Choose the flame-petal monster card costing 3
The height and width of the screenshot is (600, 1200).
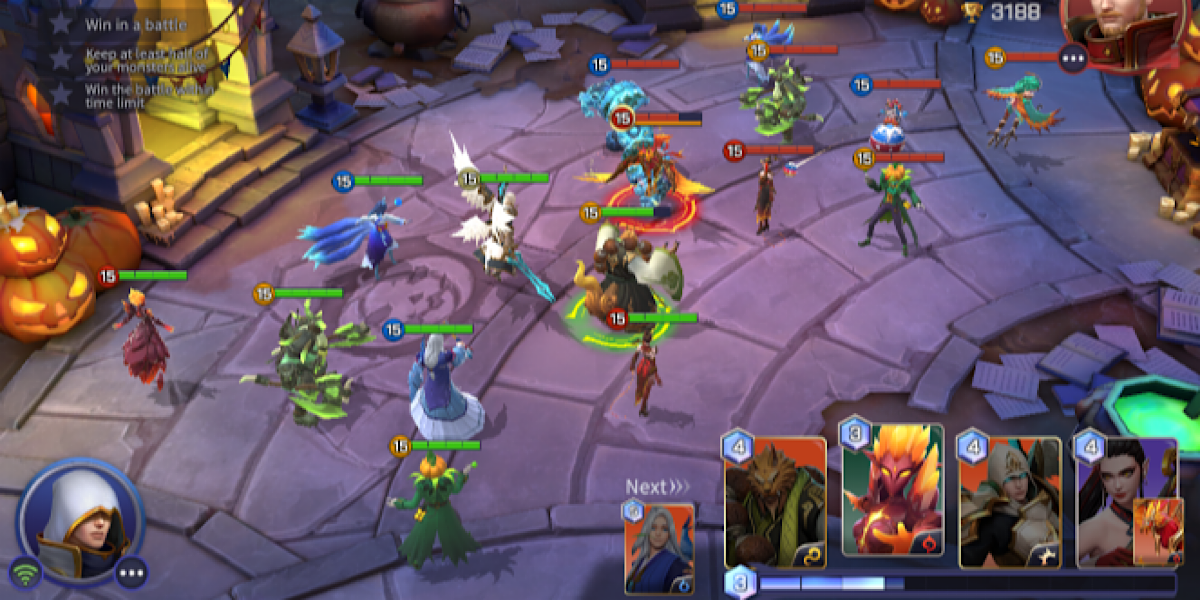pos(893,492)
